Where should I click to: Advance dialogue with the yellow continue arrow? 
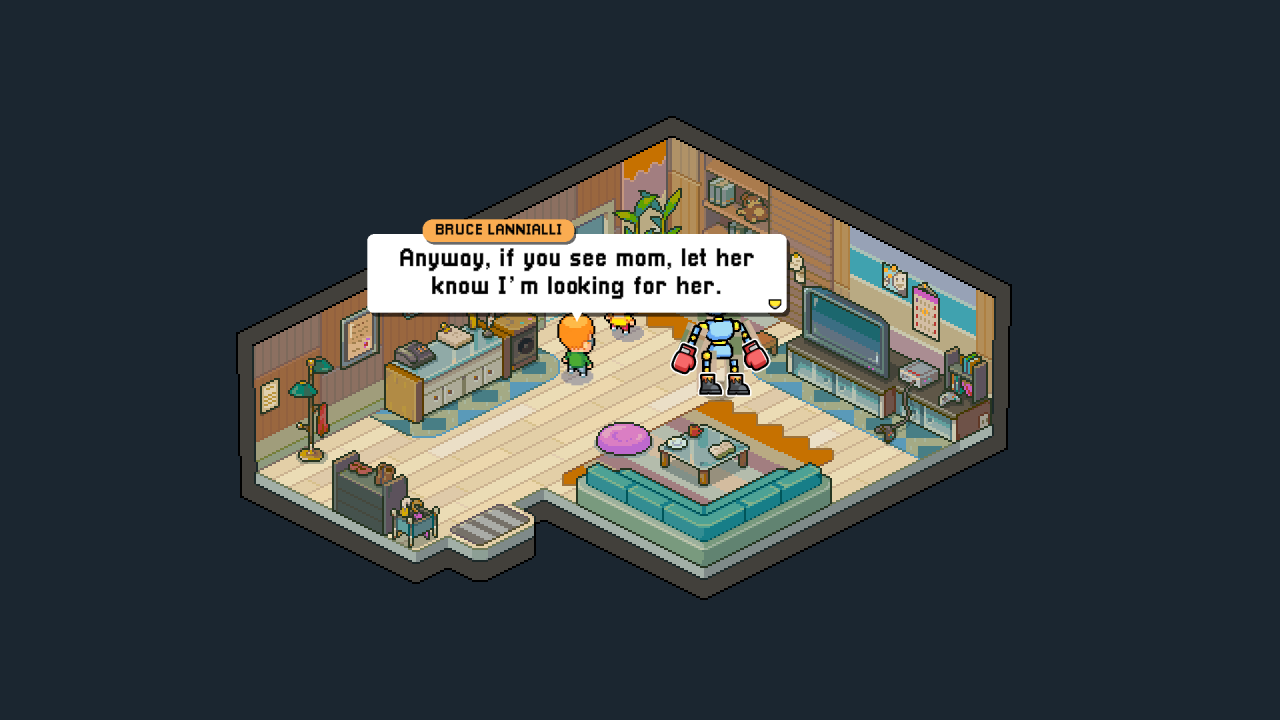773,303
